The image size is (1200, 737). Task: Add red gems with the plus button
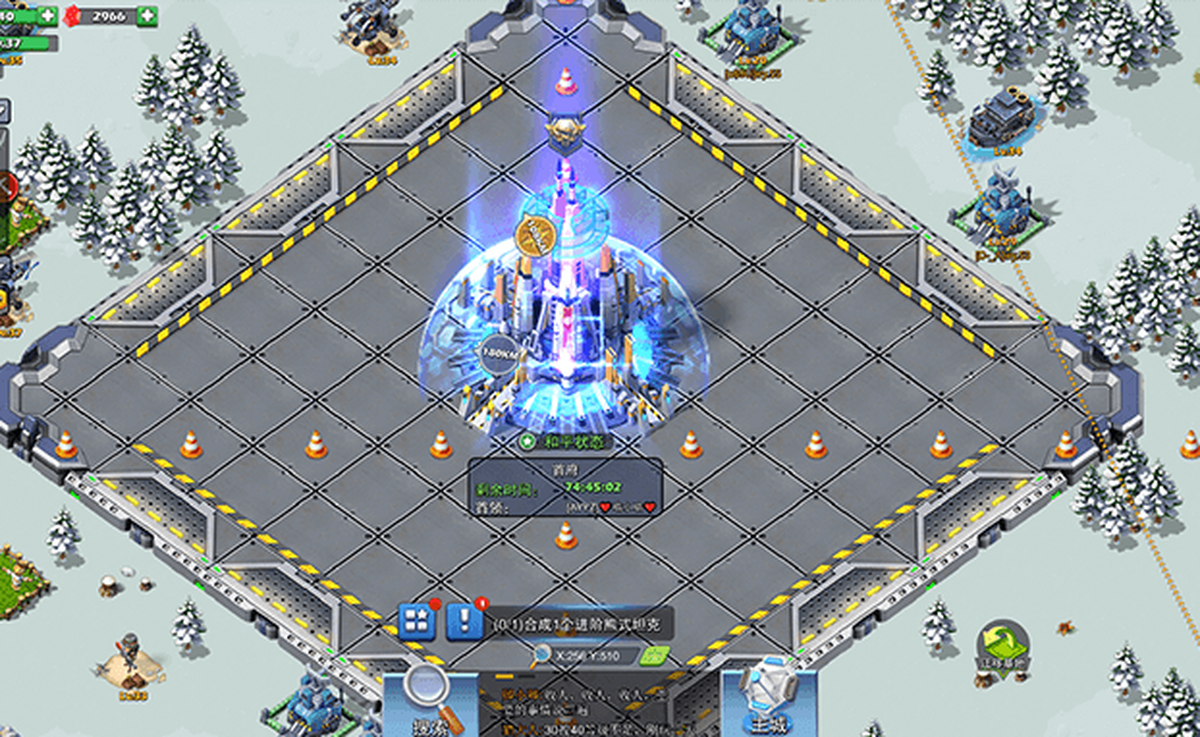coord(147,16)
